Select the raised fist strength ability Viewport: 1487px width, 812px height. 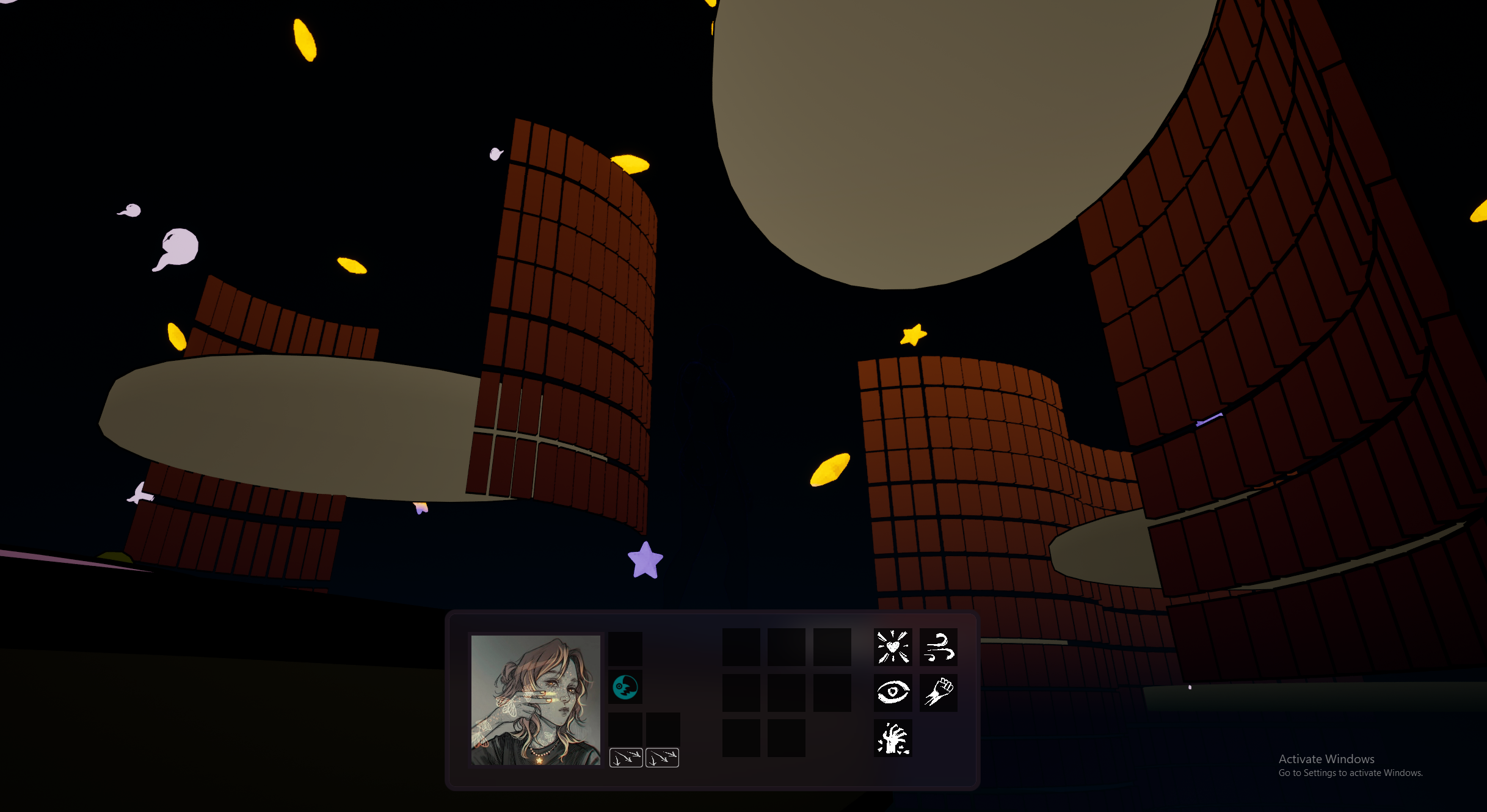(937, 693)
